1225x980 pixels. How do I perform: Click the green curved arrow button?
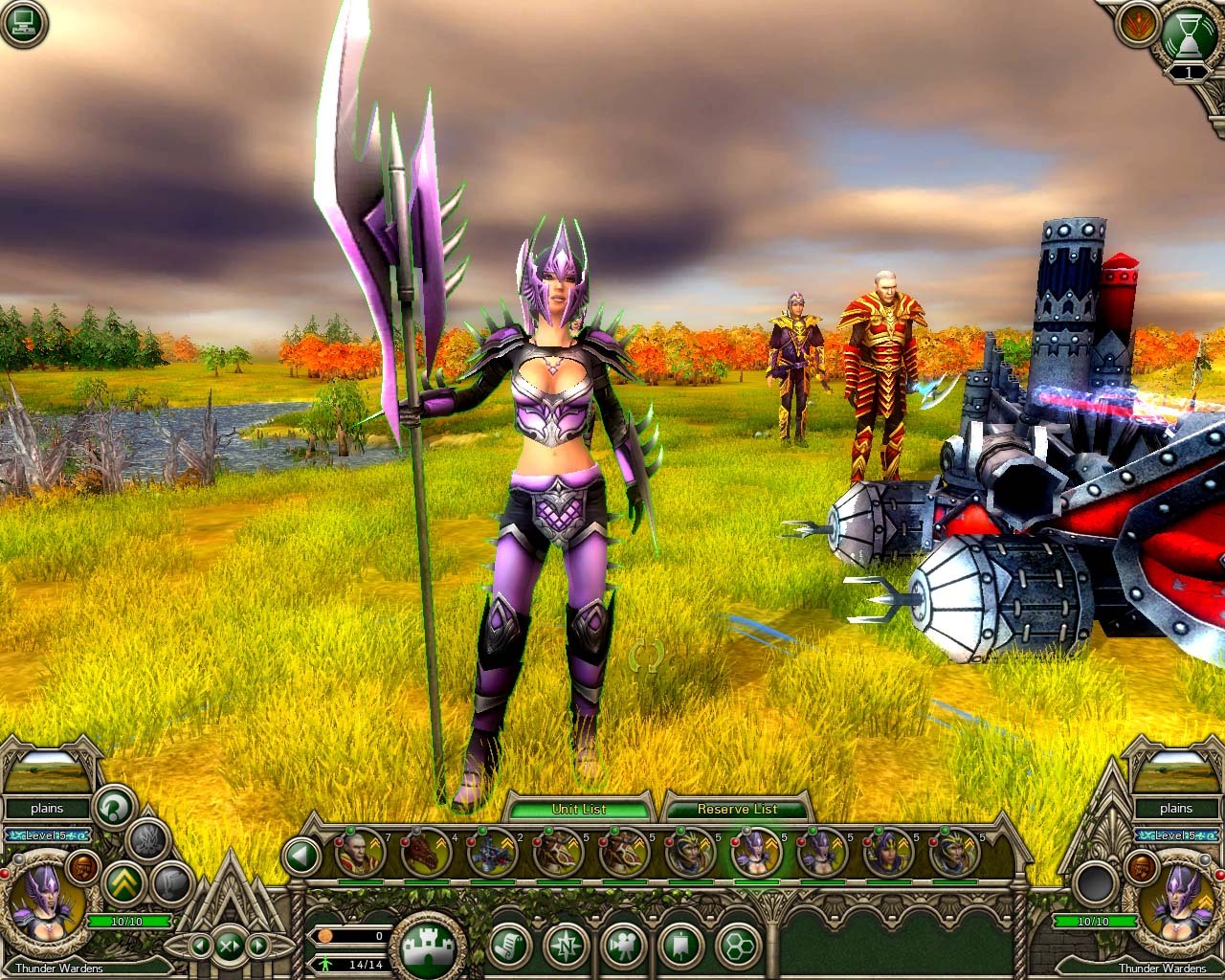(115, 809)
